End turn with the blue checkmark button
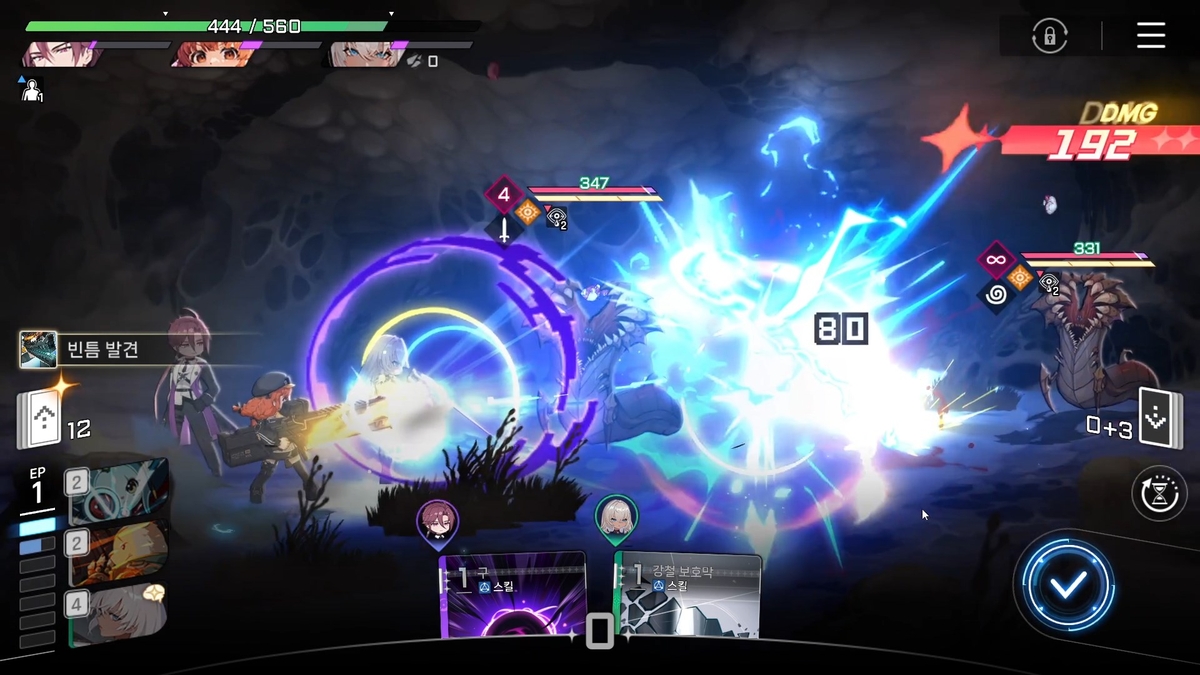1200x675 pixels. click(x=1067, y=585)
